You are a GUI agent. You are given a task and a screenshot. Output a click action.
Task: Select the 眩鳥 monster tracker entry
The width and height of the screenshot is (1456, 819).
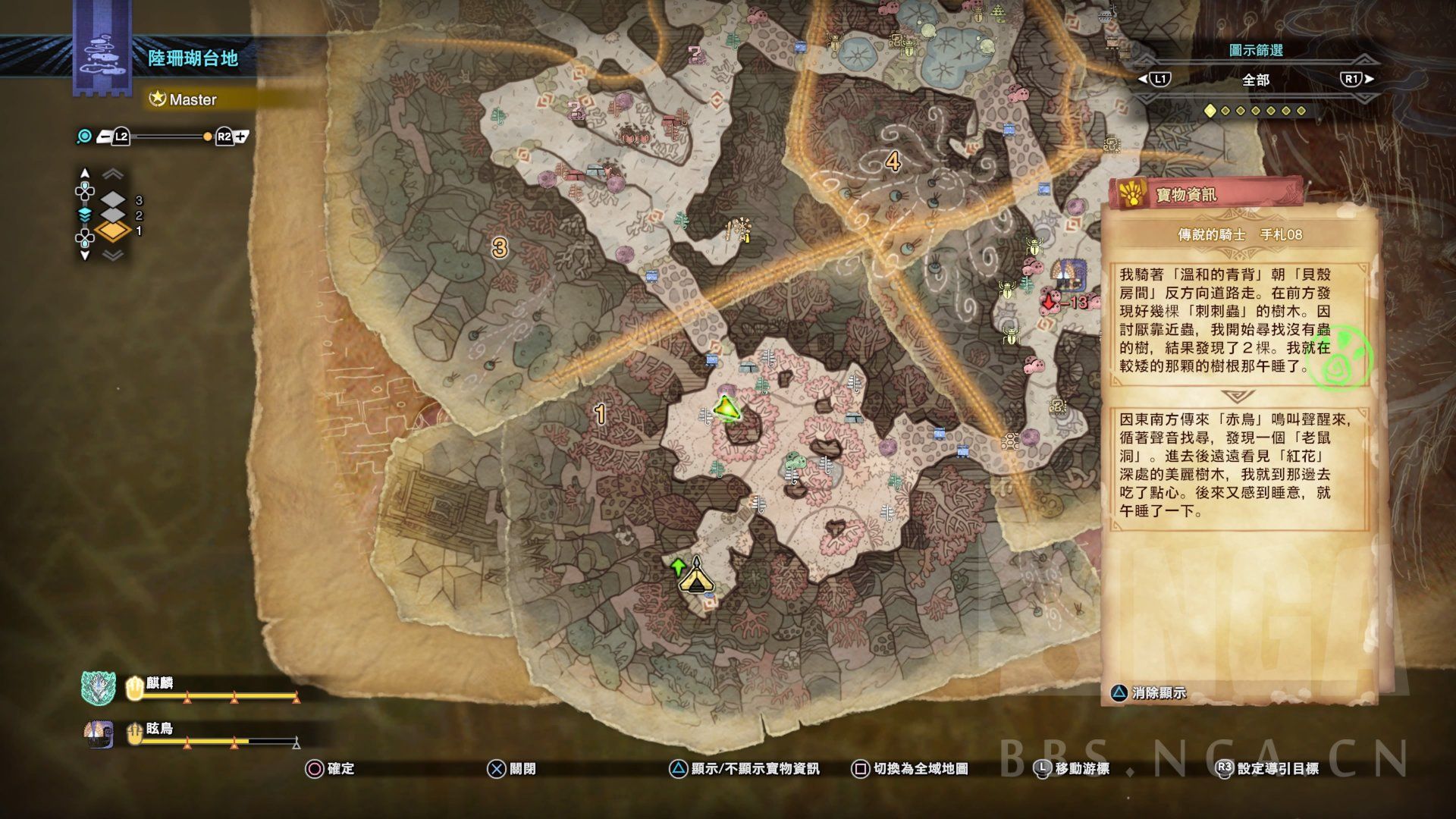tap(190, 733)
